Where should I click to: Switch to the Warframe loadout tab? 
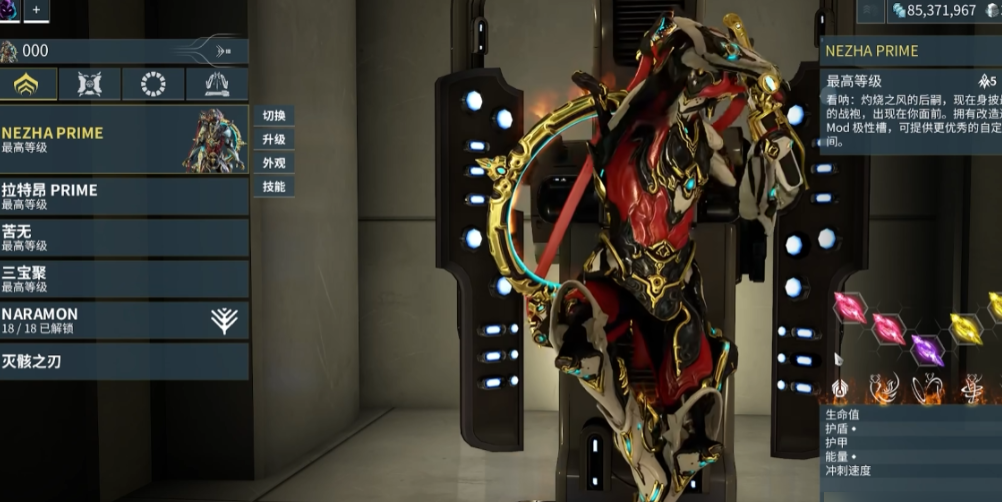point(27,85)
